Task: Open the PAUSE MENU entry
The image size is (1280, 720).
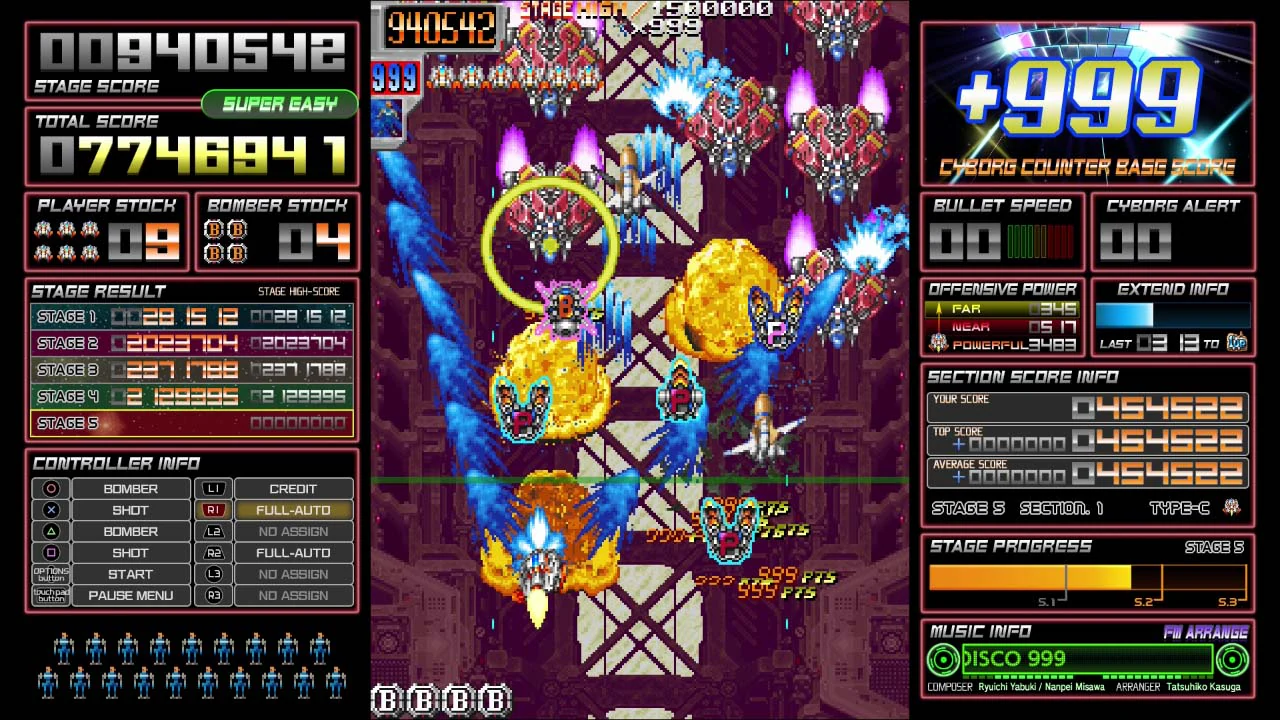Action: (x=130, y=595)
